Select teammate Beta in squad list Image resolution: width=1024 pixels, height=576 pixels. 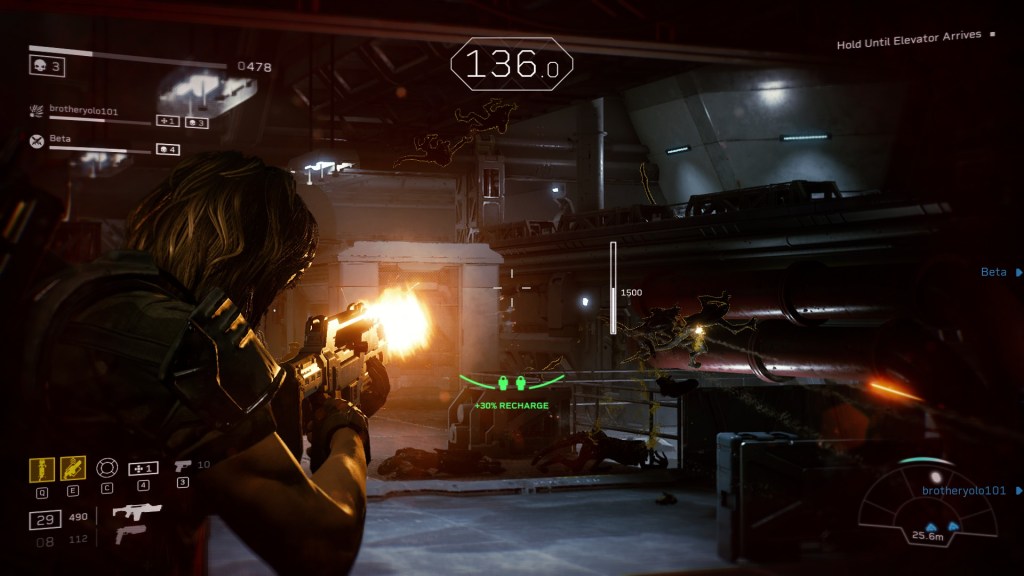coord(60,139)
